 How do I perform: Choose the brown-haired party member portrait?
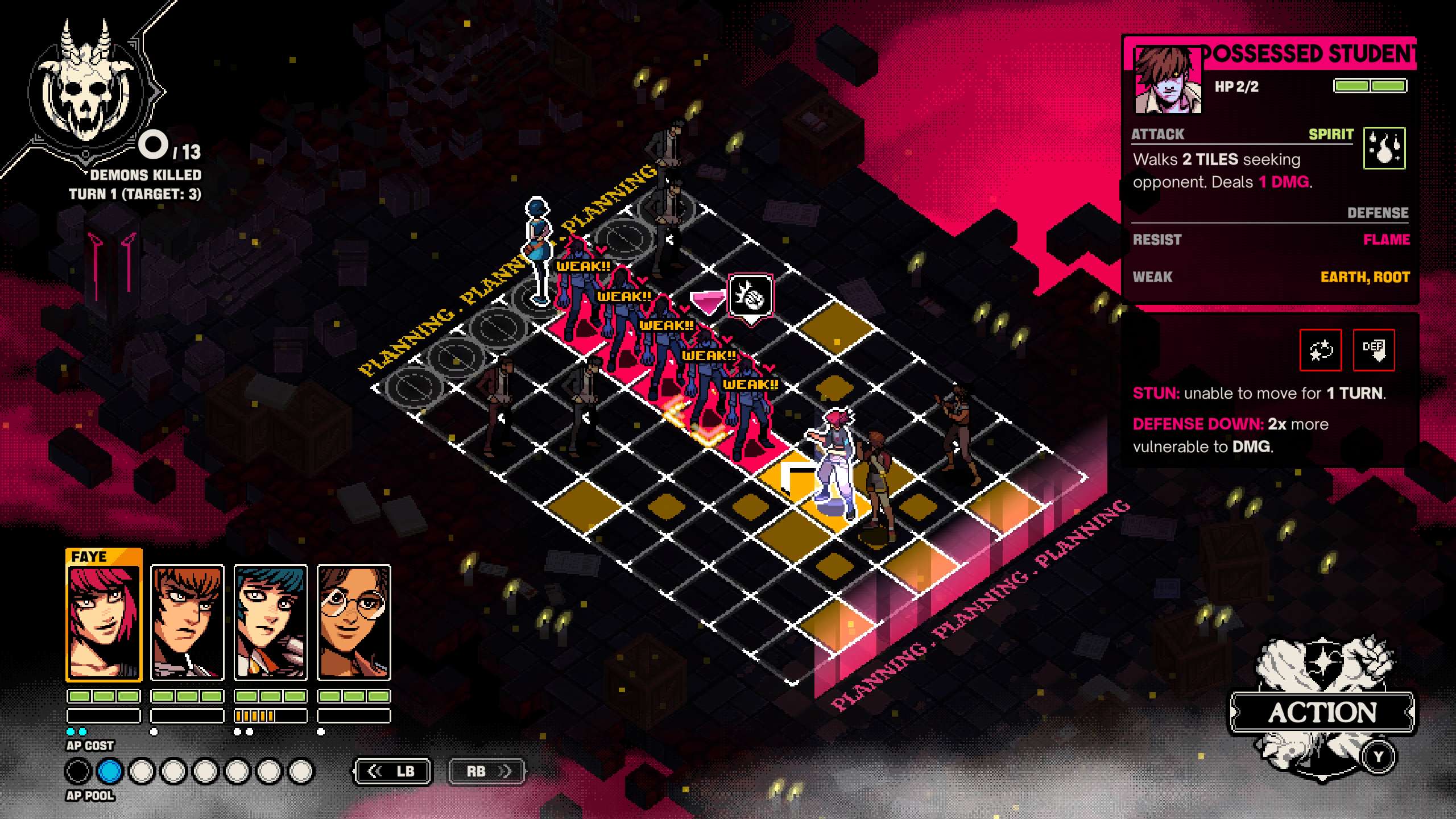(x=187, y=622)
